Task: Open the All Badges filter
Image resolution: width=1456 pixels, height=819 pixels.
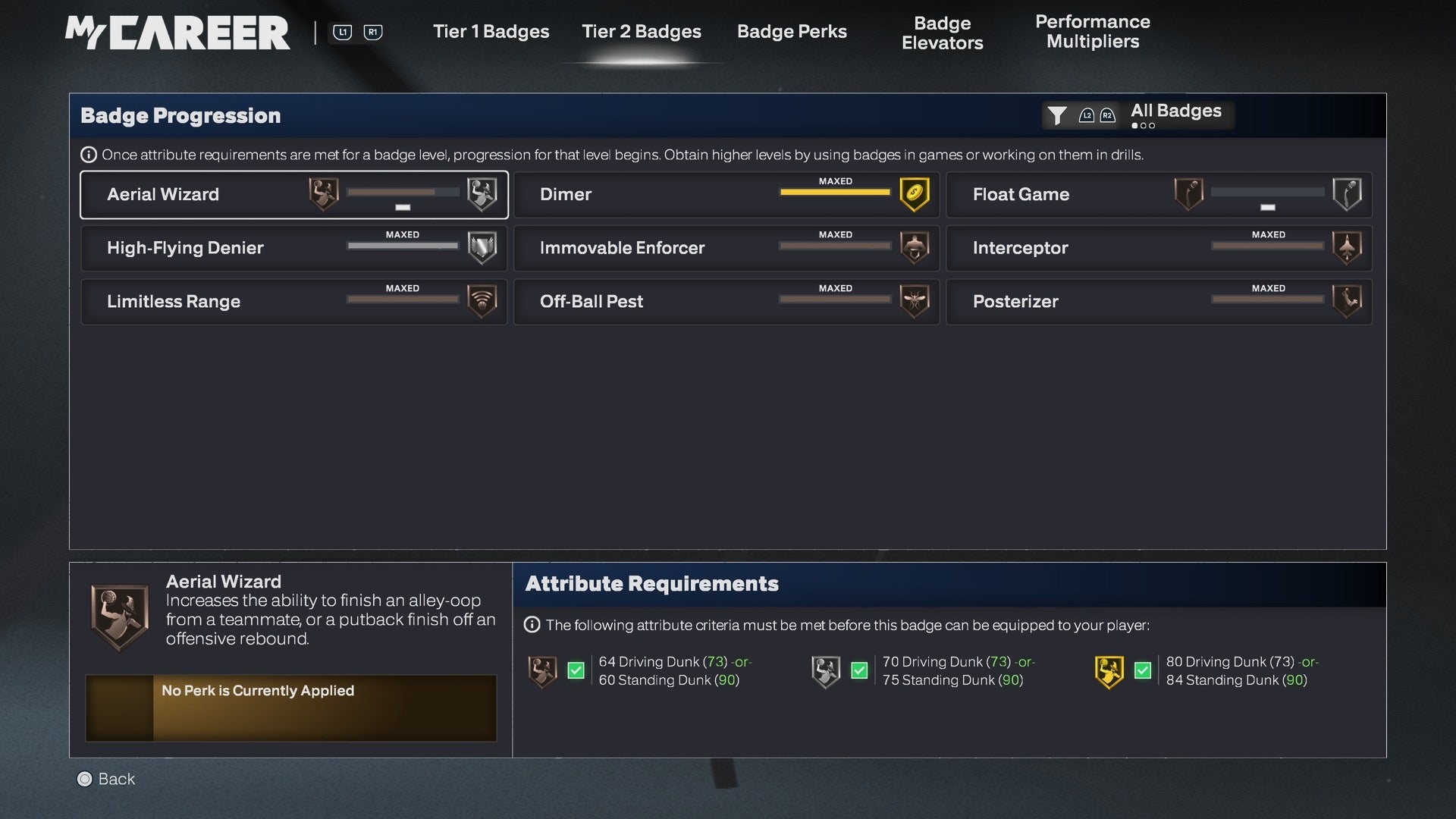Action: pos(1137,115)
